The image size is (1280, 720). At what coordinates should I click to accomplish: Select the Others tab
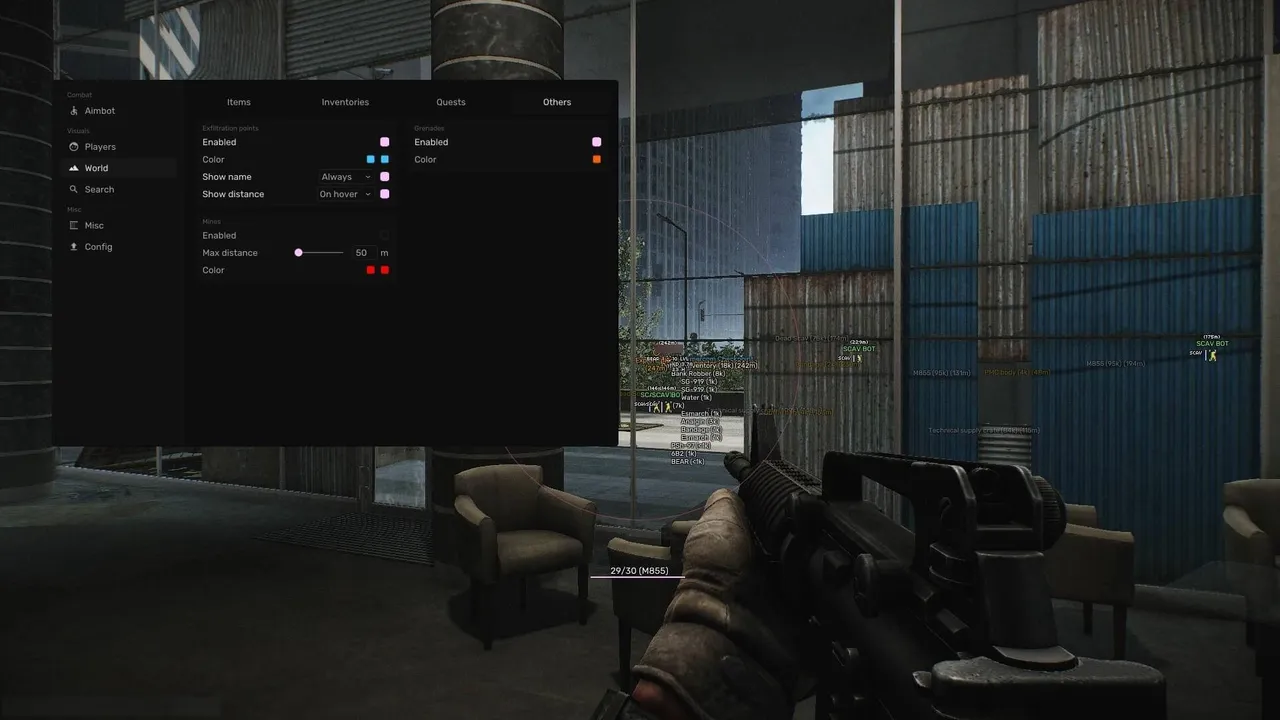click(557, 102)
